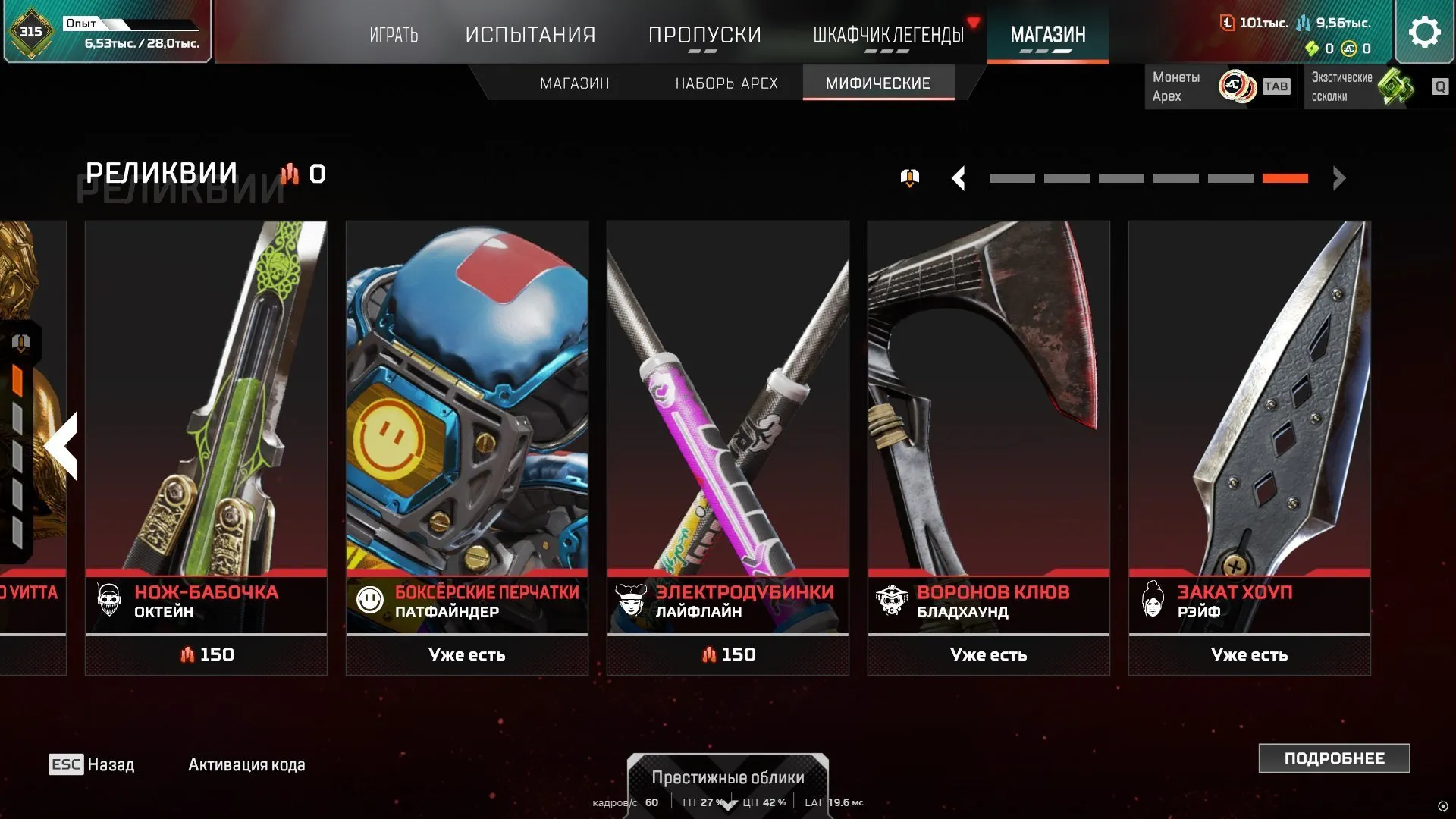Image resolution: width=1456 pixels, height=819 pixels.
Task: Open settings via the gear icon
Action: pos(1424,31)
